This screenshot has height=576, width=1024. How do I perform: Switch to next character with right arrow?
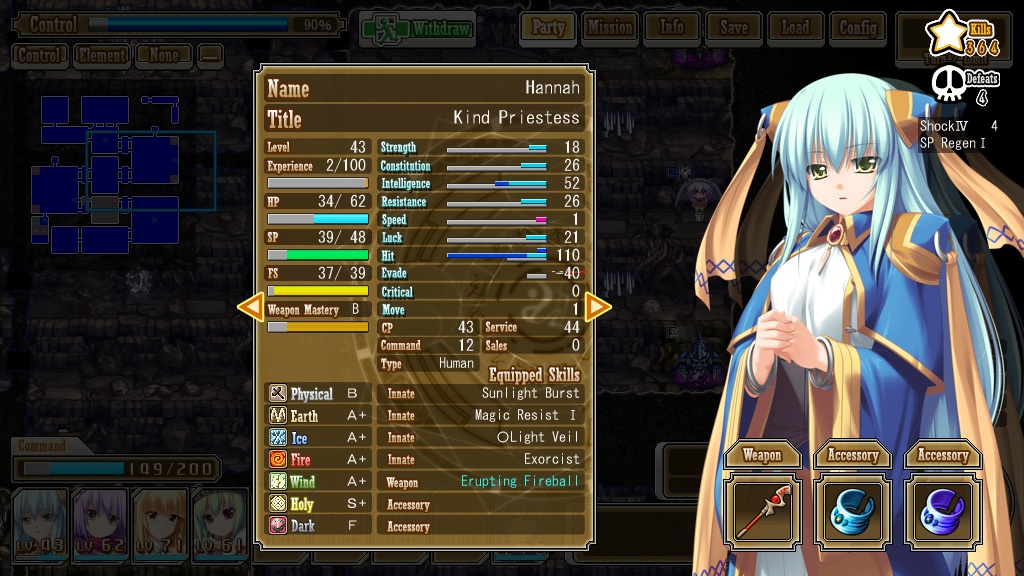click(598, 307)
